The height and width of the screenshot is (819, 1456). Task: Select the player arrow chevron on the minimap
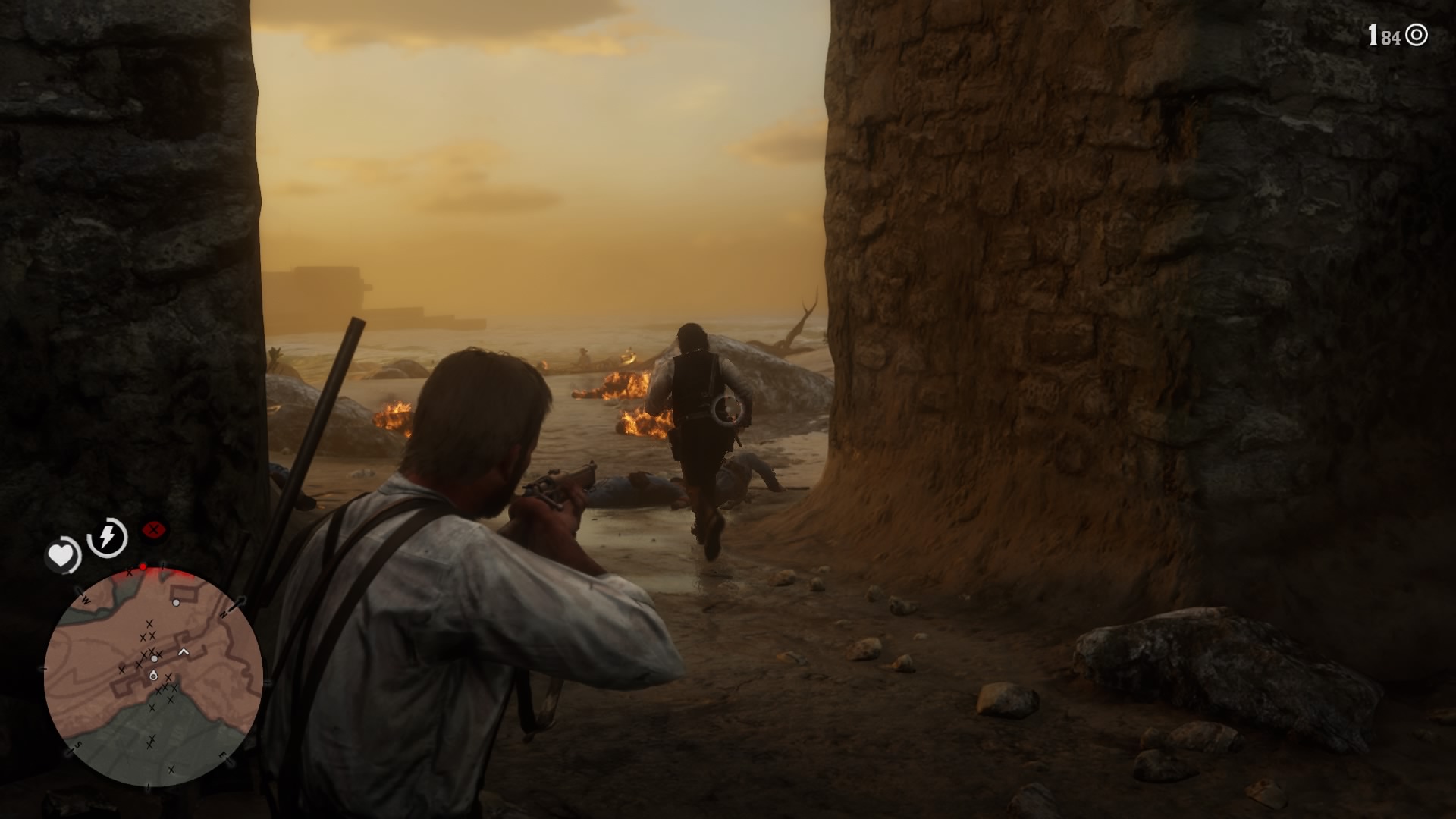184,650
